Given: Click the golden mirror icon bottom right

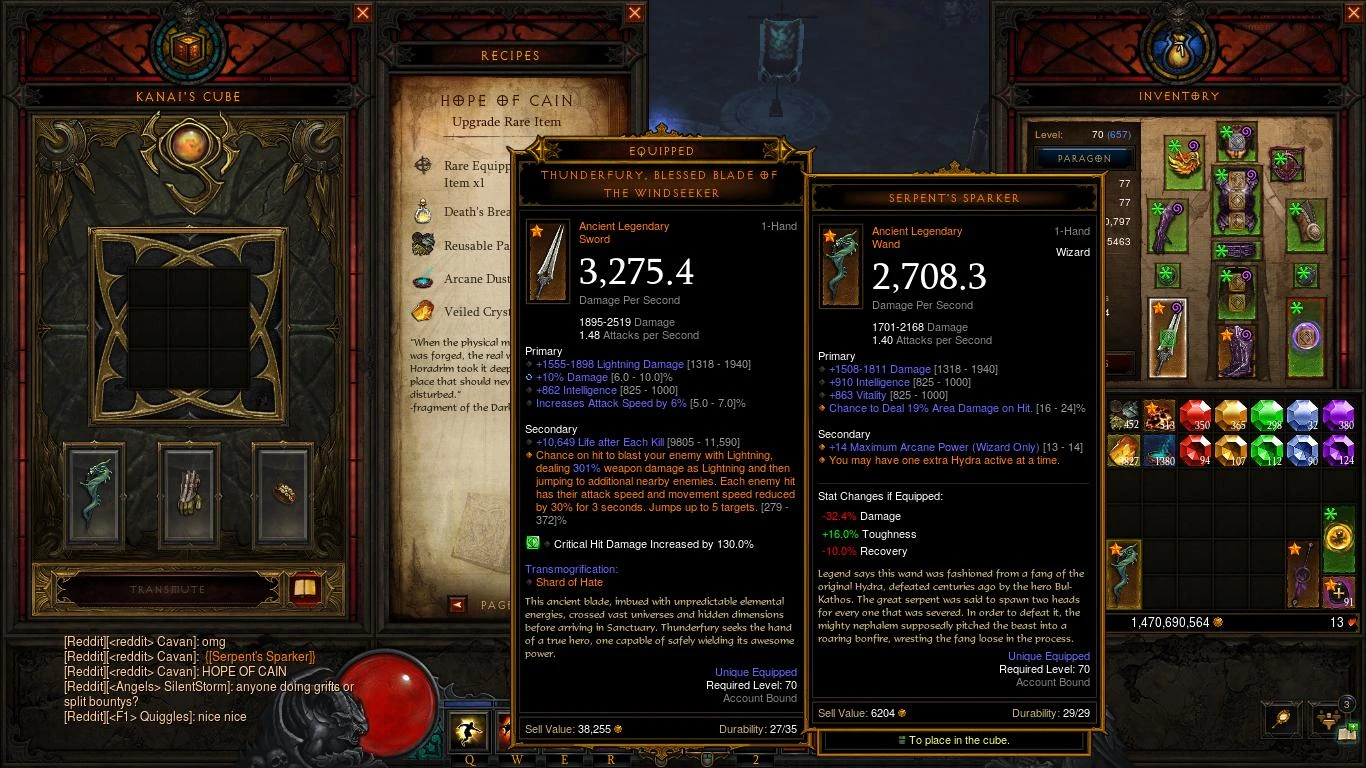Looking at the screenshot, I should pos(1280,717).
